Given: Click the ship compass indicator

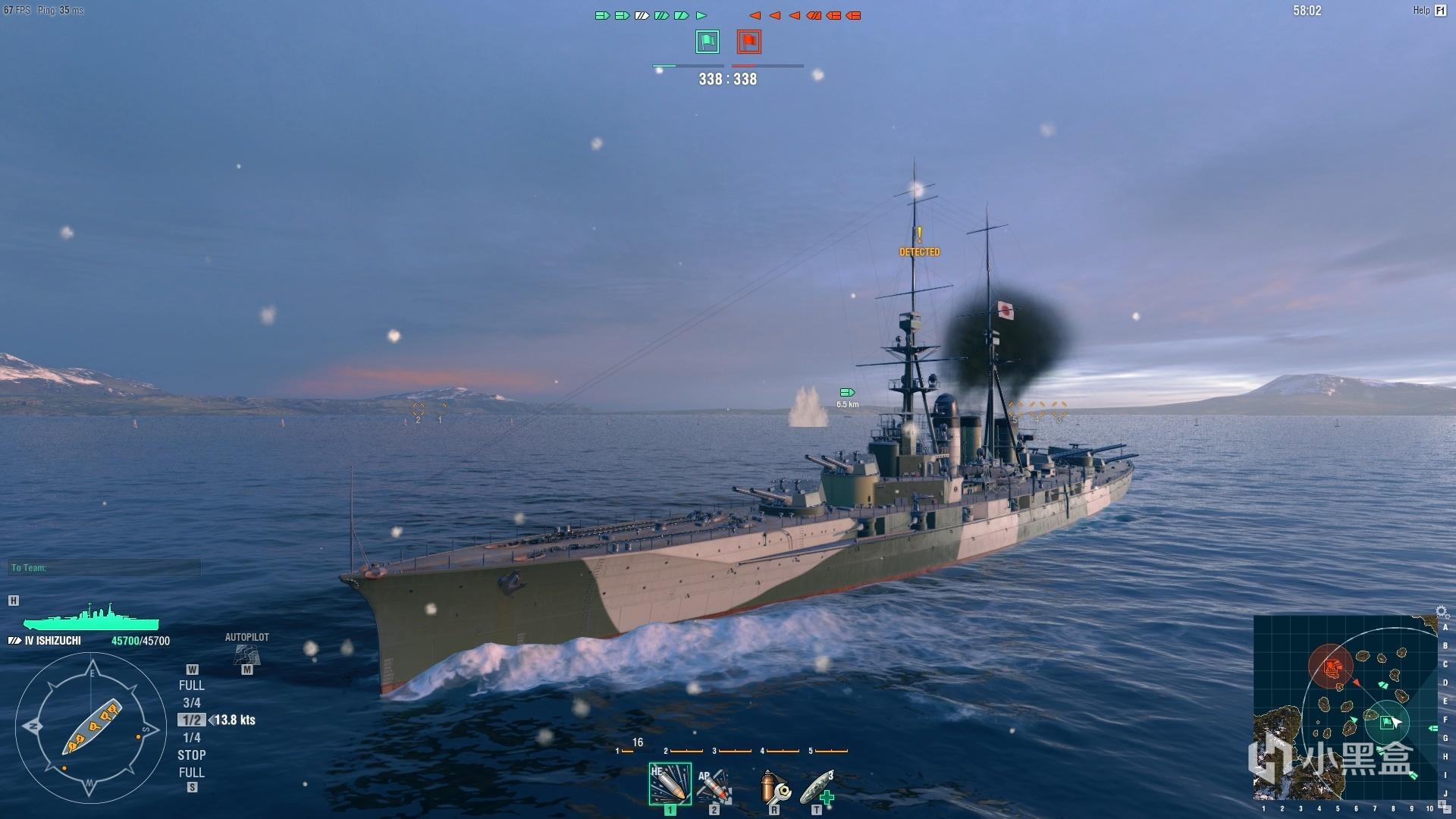Looking at the screenshot, I should pyautogui.click(x=91, y=728).
